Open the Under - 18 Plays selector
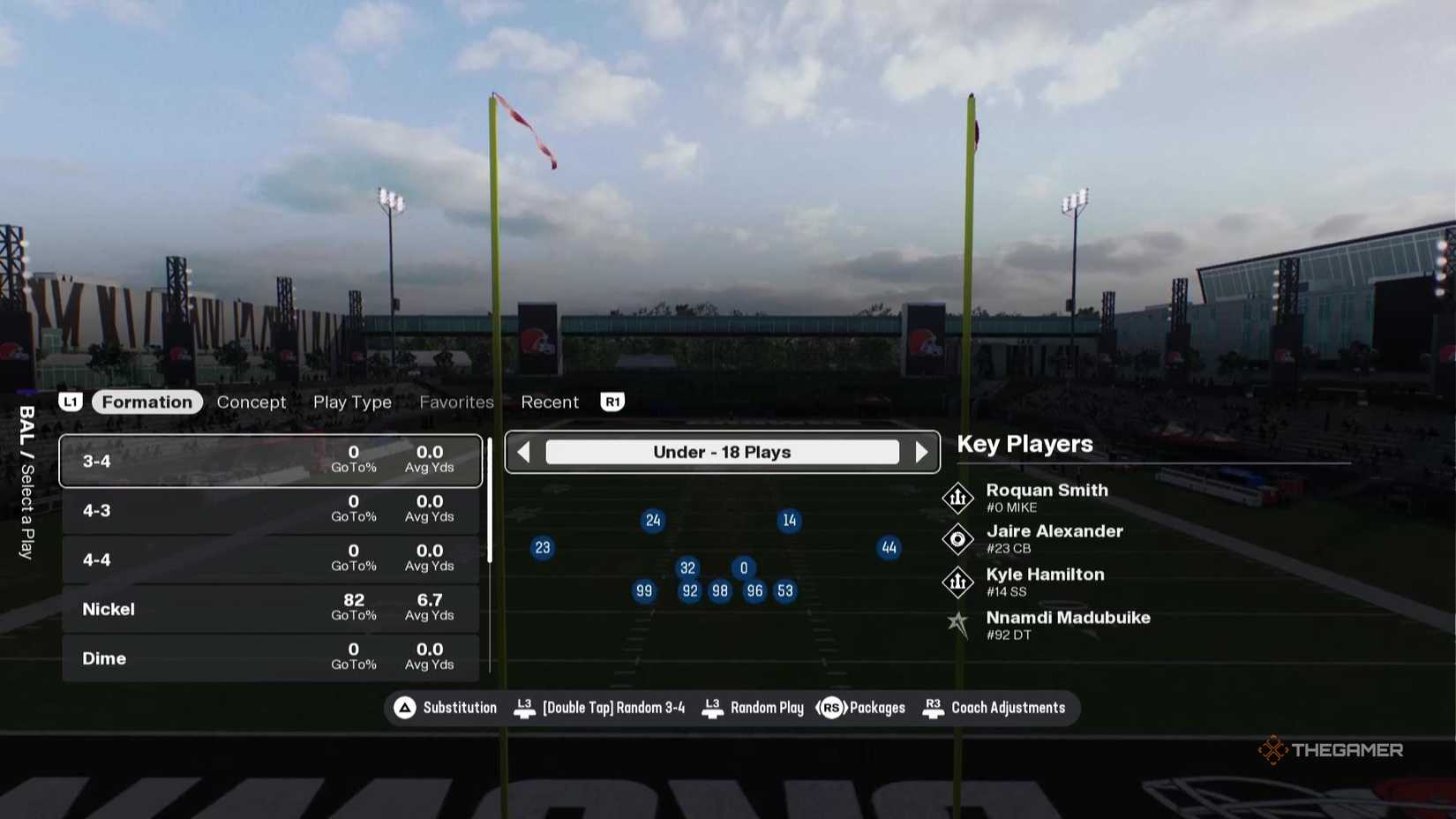Image resolution: width=1456 pixels, height=819 pixels. tap(723, 451)
